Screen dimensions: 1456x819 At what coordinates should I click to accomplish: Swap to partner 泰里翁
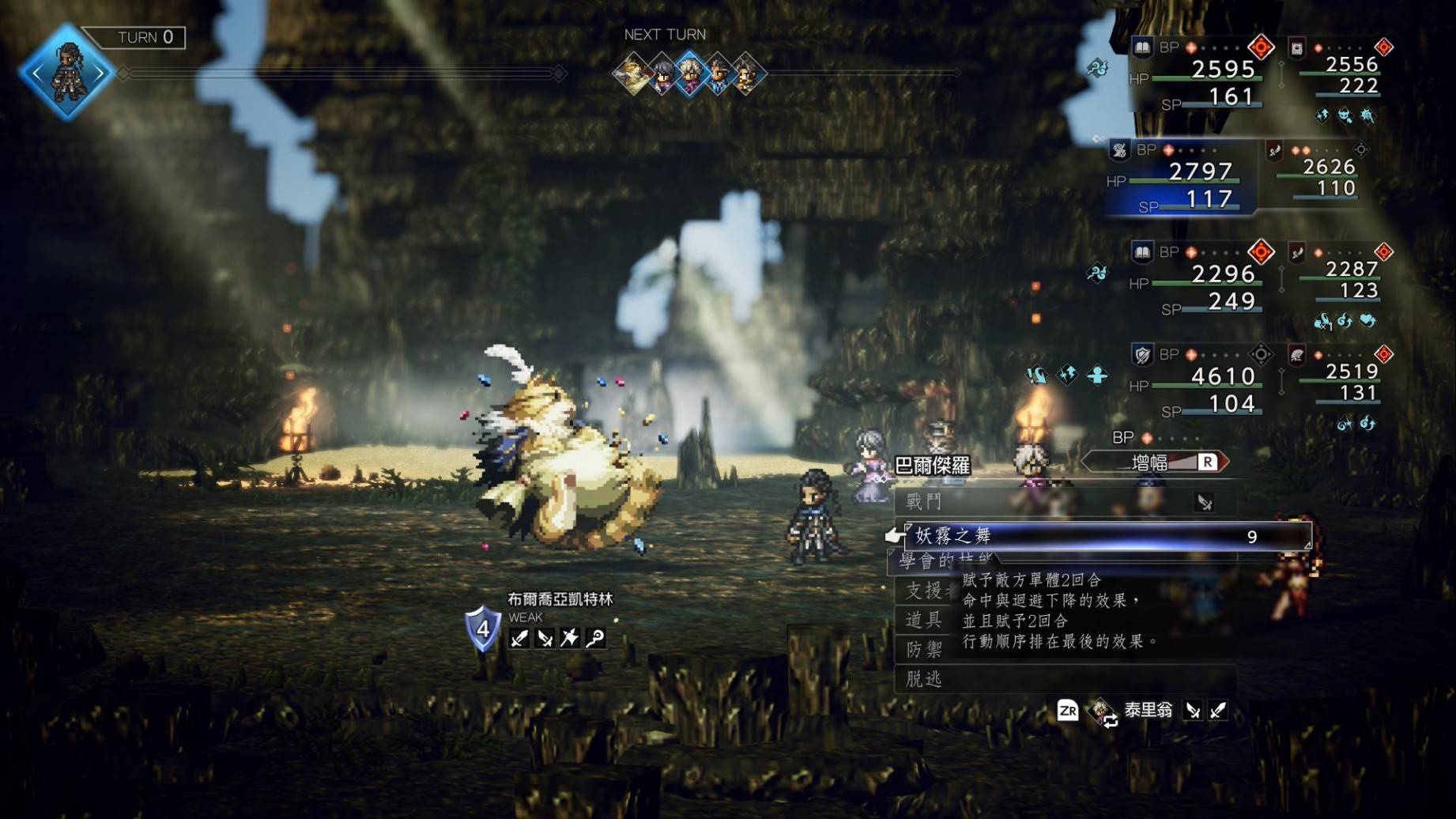(1146, 711)
